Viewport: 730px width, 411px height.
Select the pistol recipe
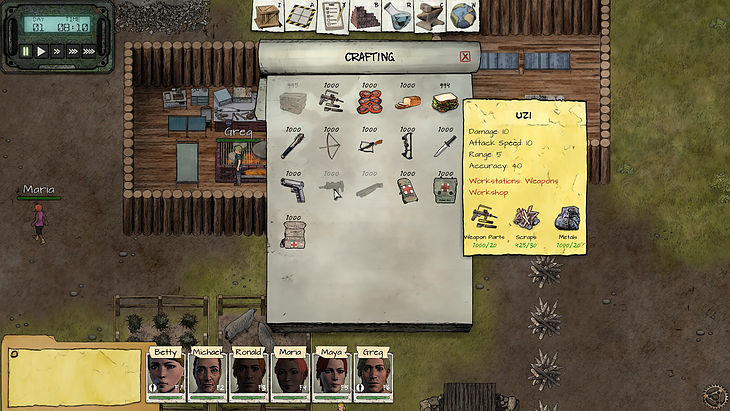[293, 190]
